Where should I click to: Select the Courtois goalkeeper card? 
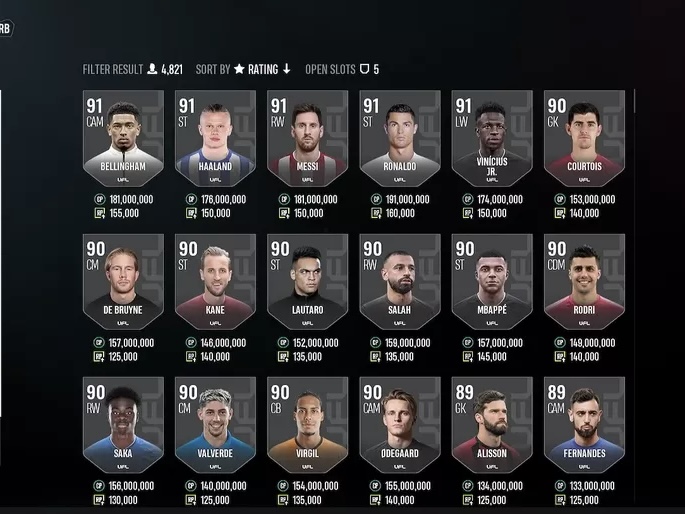click(x=584, y=138)
